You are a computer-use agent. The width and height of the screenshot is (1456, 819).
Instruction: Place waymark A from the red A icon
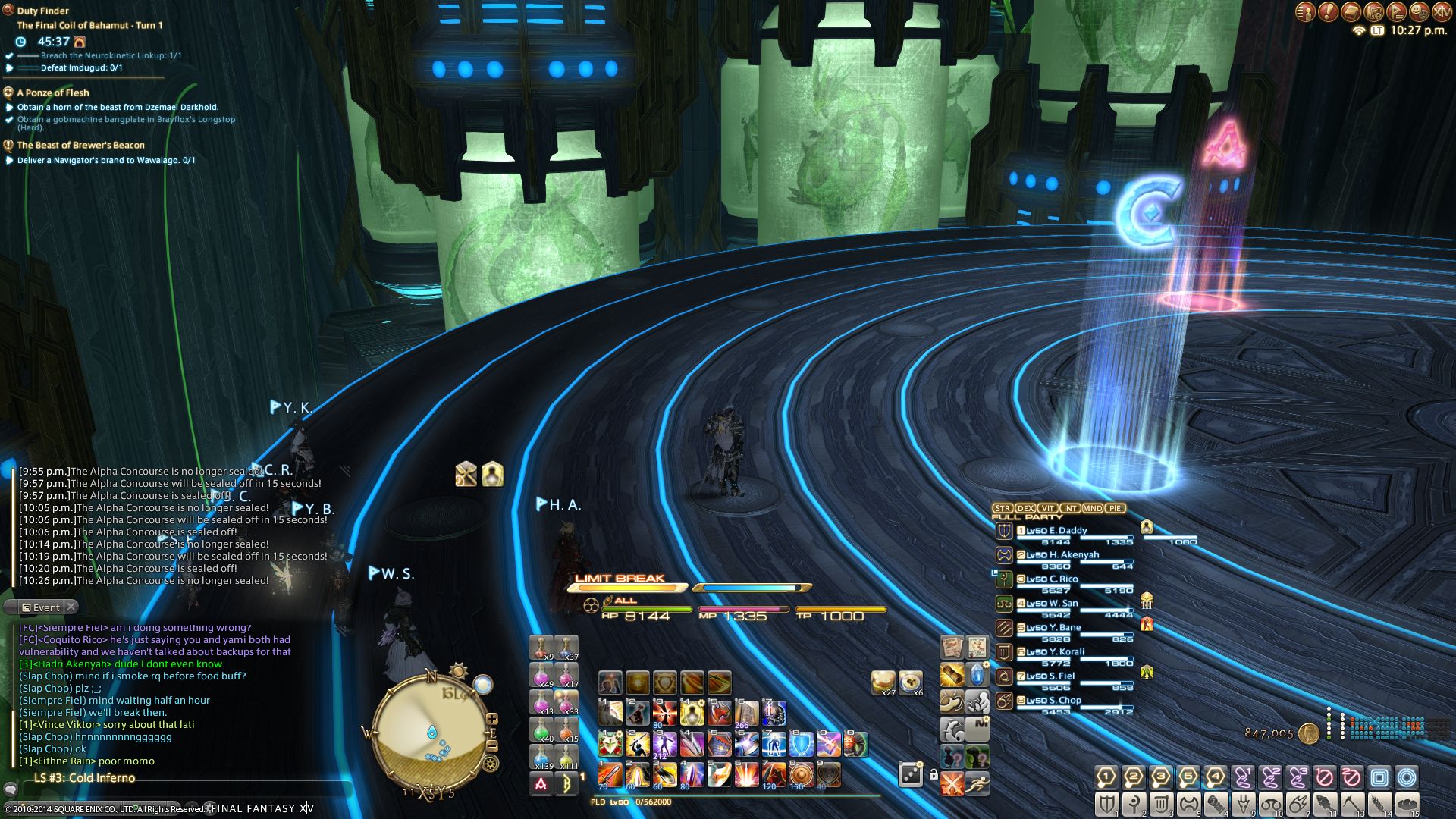tap(541, 784)
